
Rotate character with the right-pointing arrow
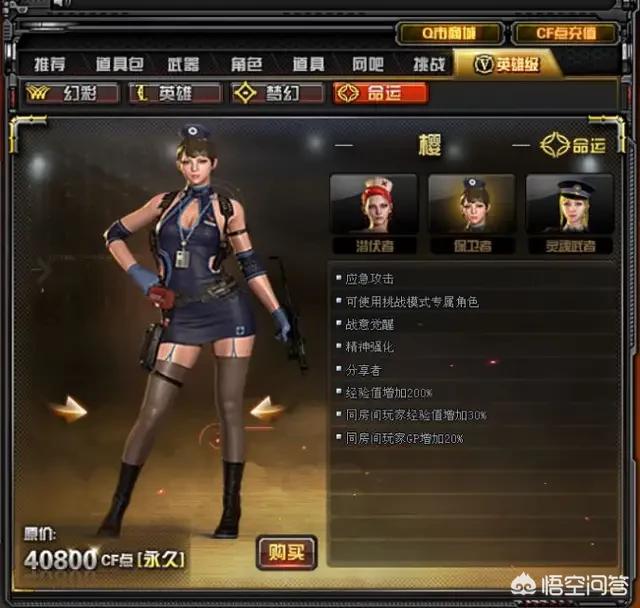click(69, 408)
